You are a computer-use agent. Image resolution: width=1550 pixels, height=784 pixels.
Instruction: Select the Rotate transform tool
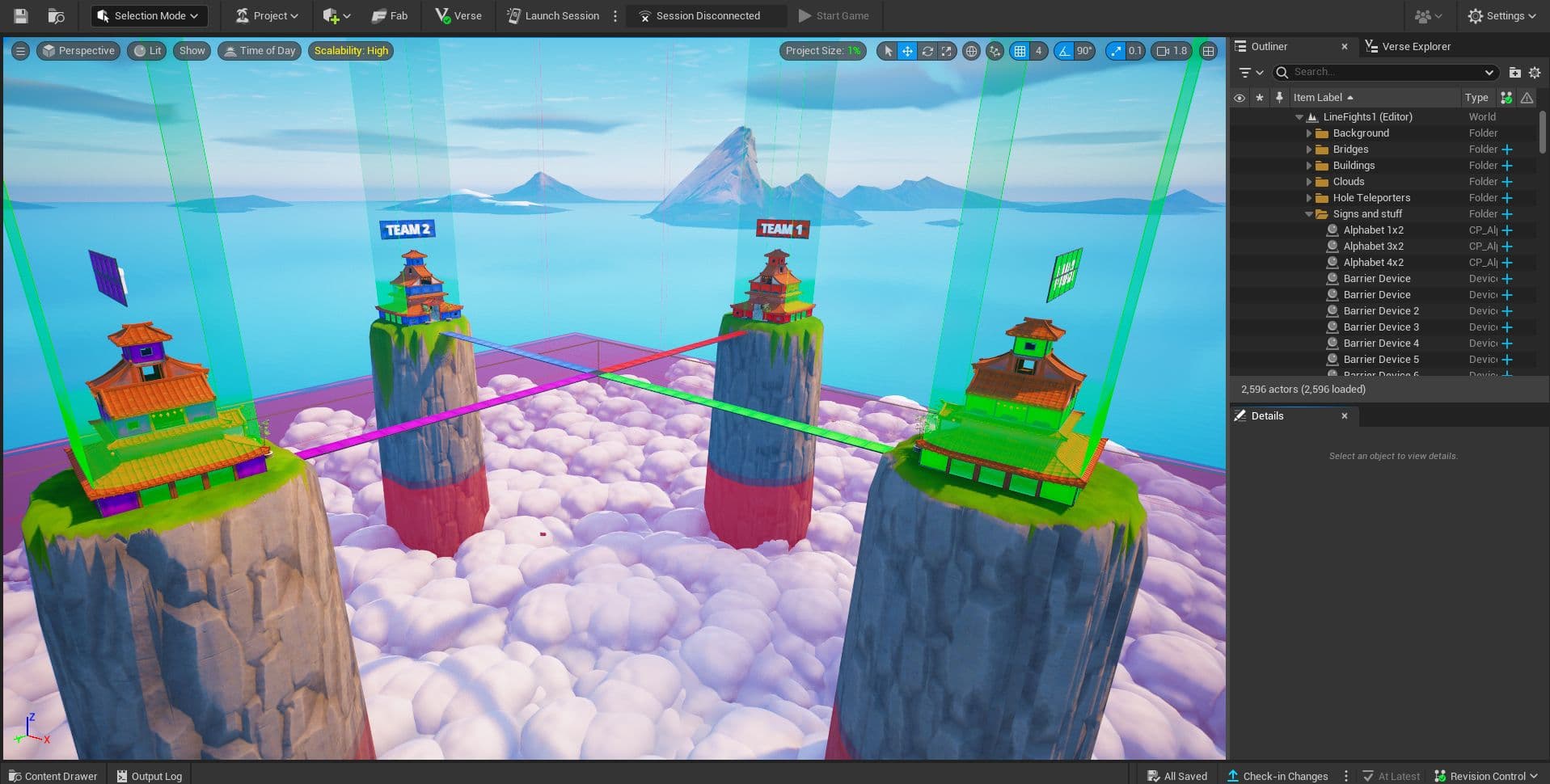927,50
